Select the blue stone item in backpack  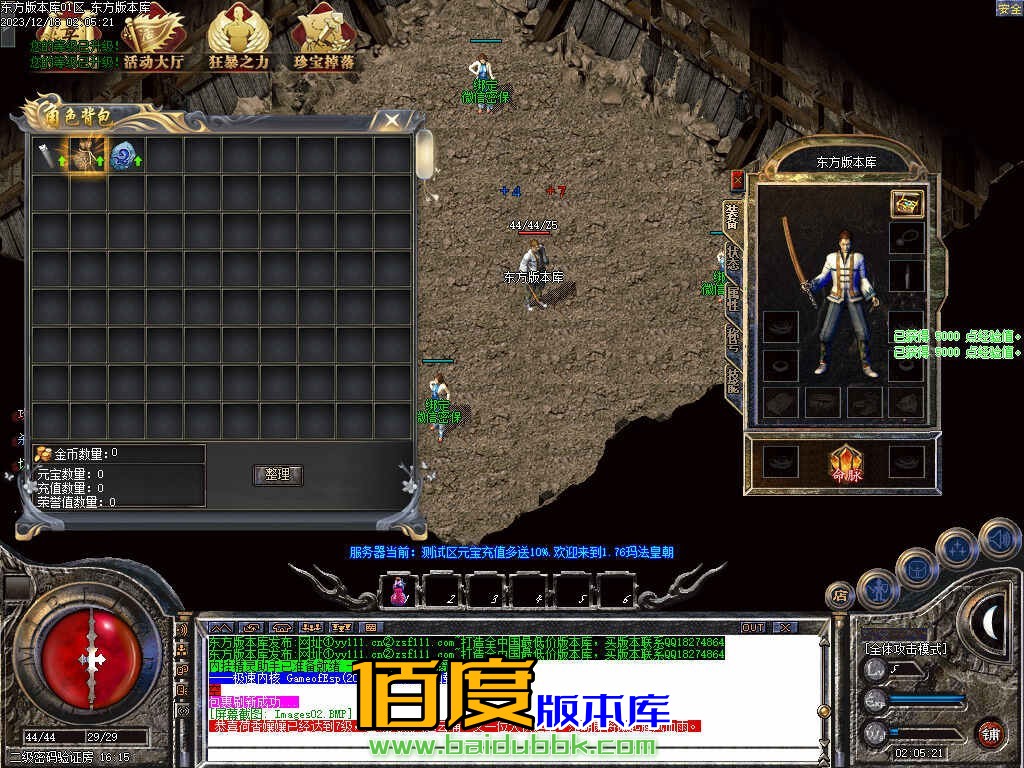(124, 156)
